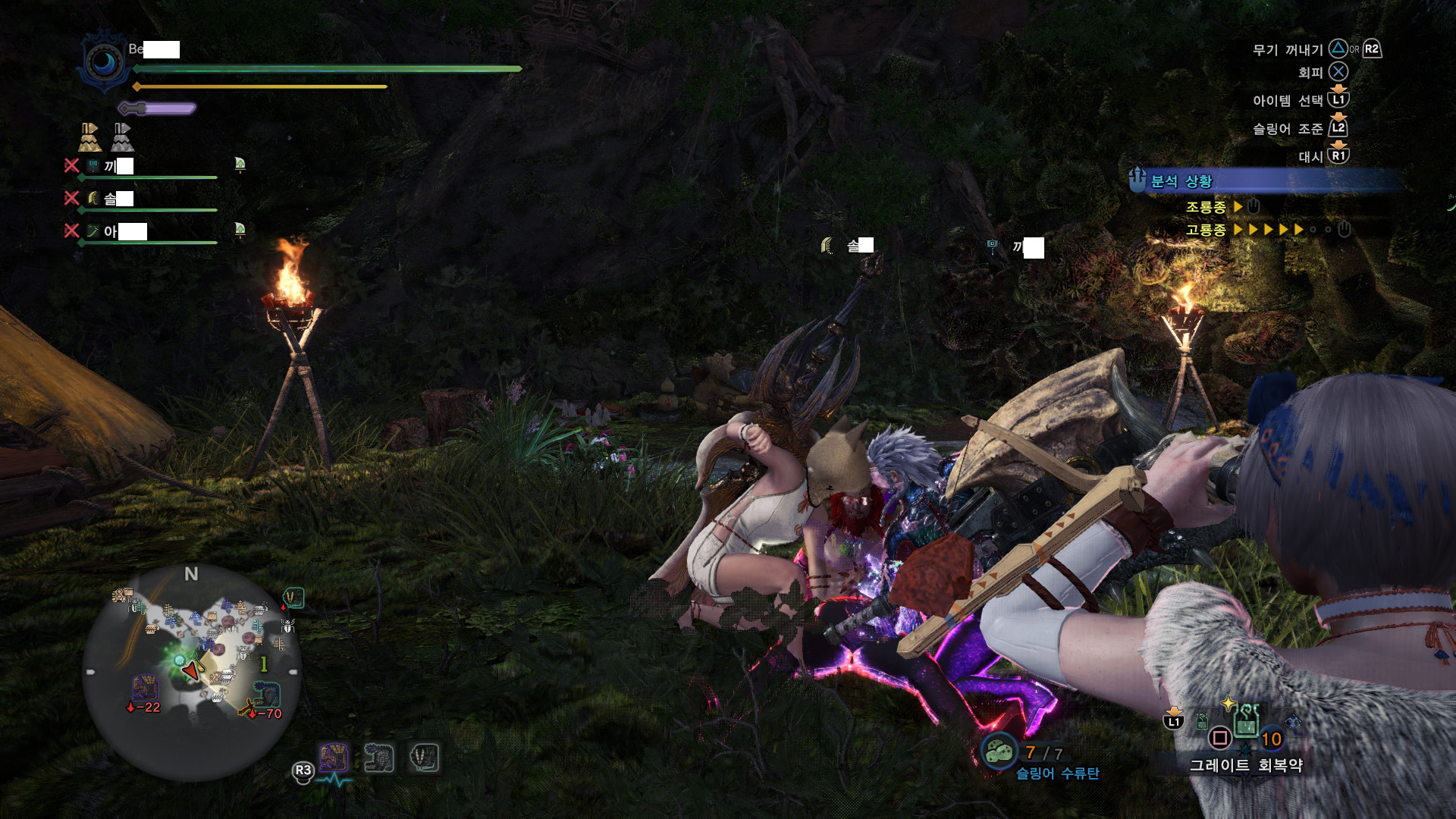Click the monster marker showing -70 on minimap
The width and height of the screenshot is (1456, 819).
point(266,694)
